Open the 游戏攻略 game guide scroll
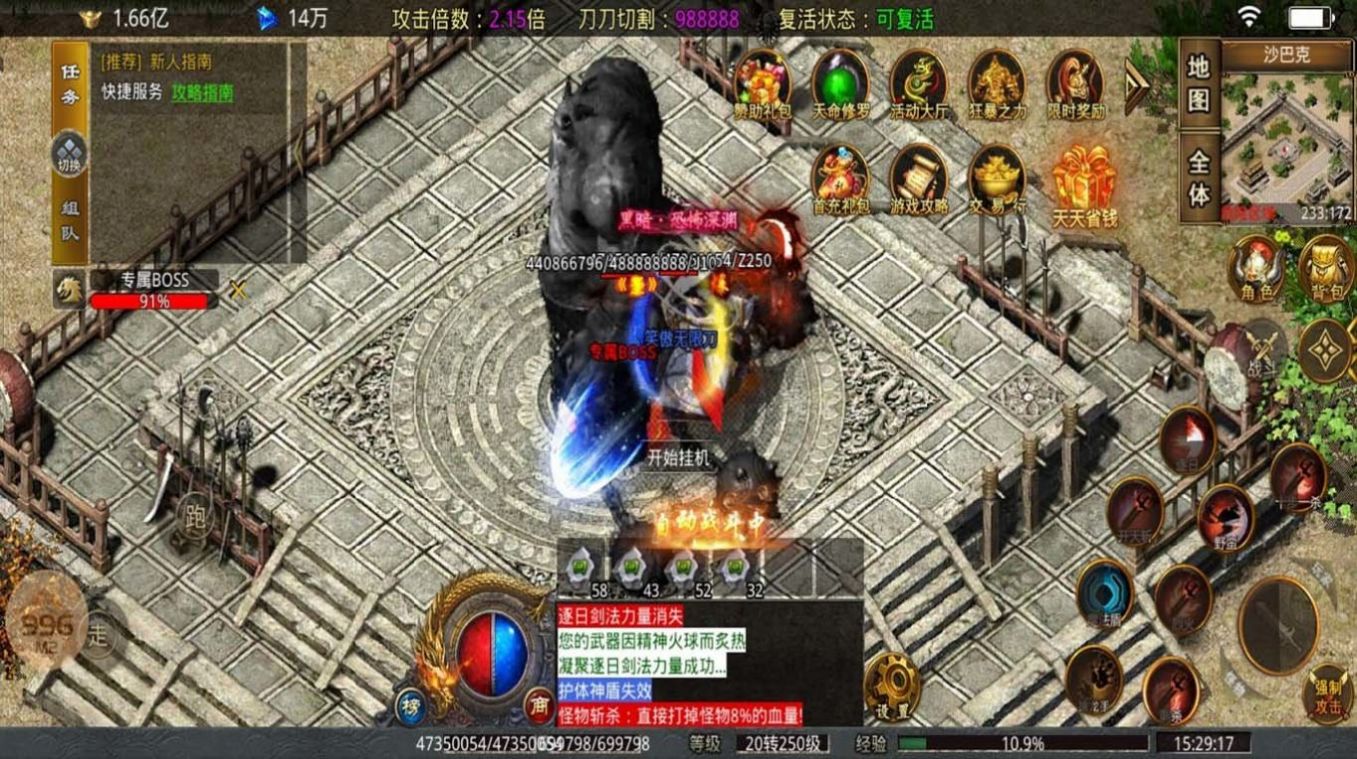This screenshot has width=1357, height=759. [x=918, y=180]
